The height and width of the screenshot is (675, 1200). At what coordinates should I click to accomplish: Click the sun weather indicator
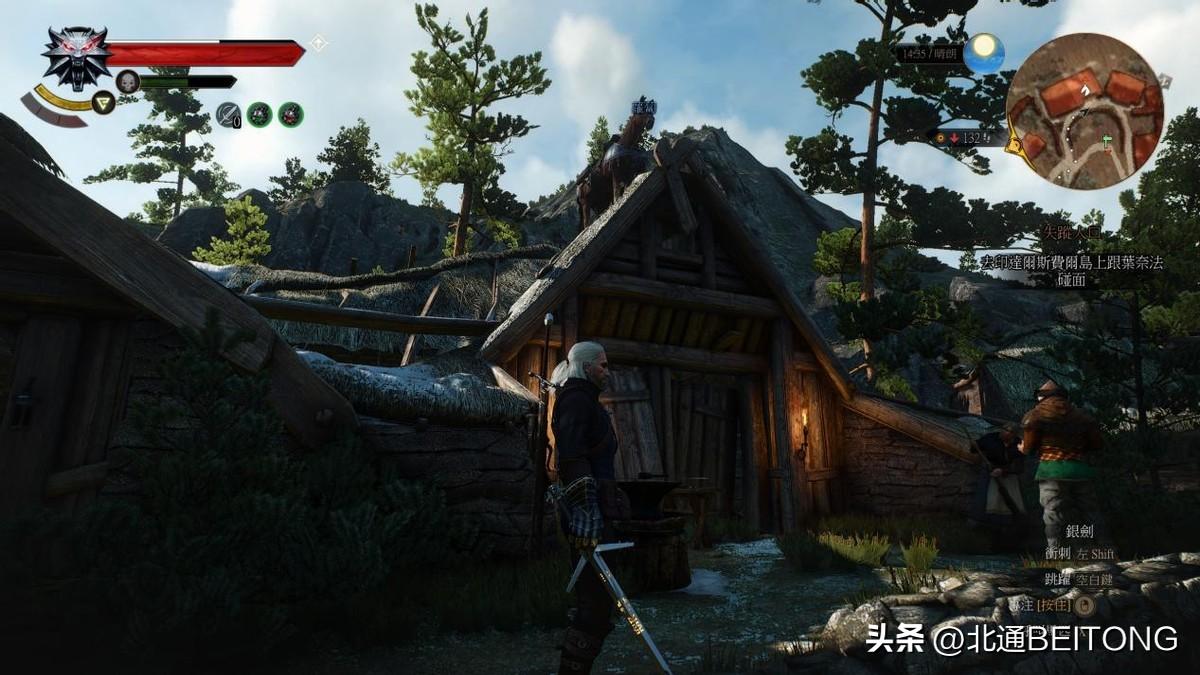984,52
